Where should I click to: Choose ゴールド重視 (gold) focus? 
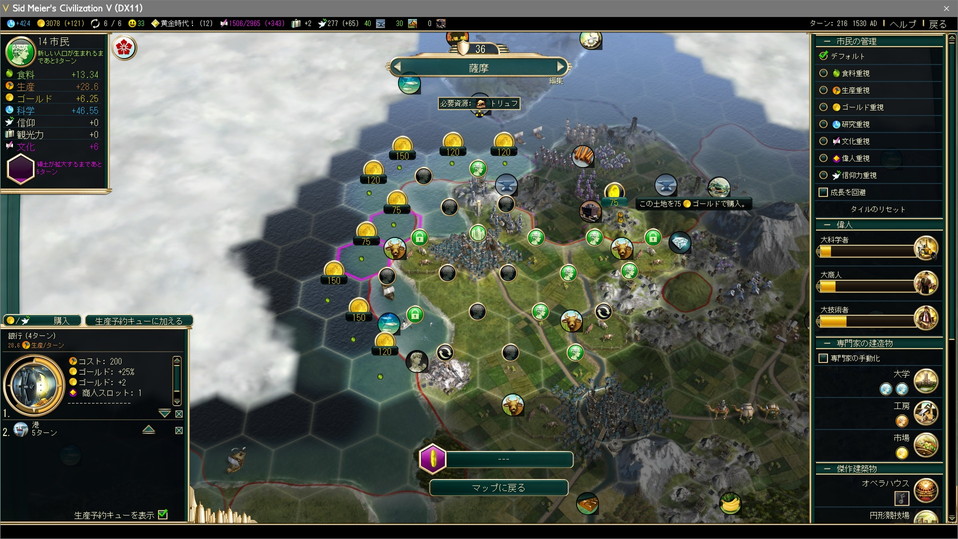[x=824, y=107]
